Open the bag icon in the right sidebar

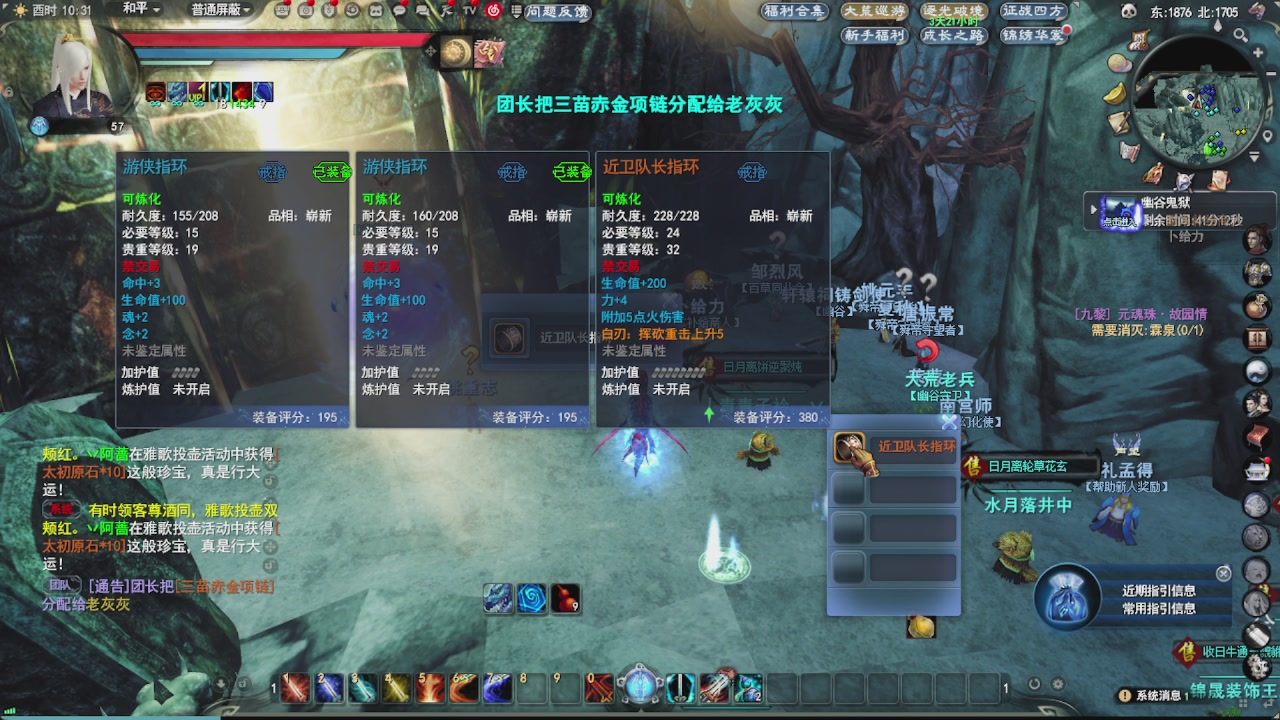coord(1259,302)
